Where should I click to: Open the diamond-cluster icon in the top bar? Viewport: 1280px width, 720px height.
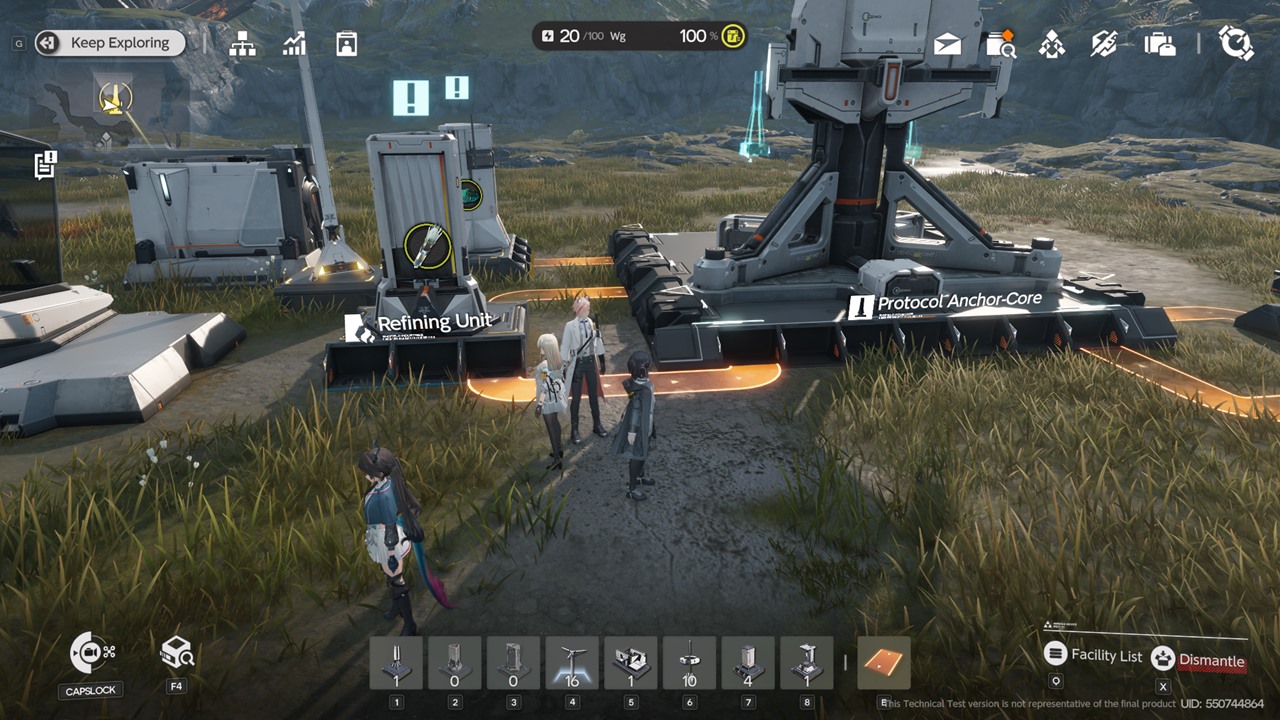click(x=1052, y=44)
